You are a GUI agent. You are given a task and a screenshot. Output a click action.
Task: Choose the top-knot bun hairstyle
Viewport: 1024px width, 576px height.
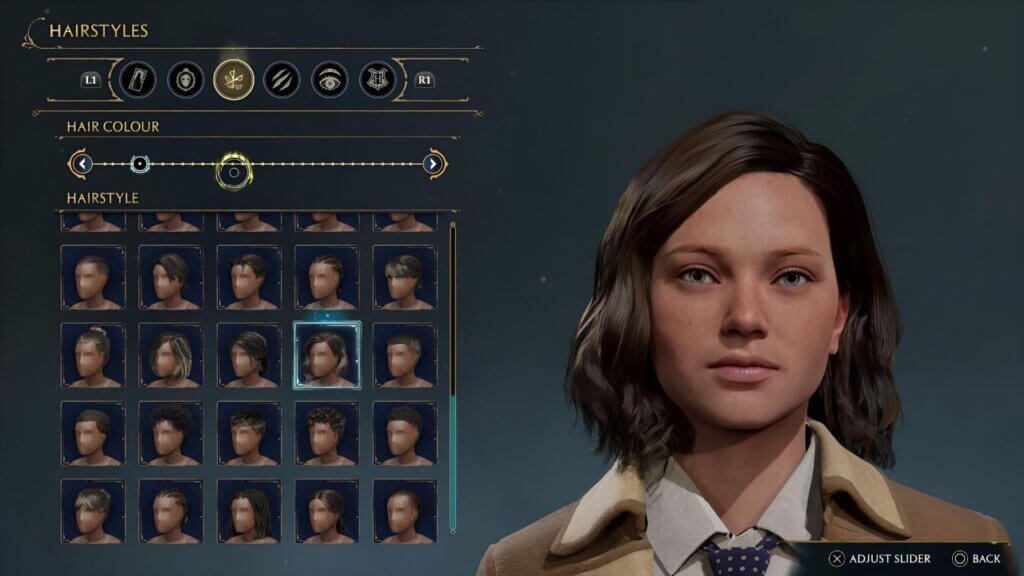[93, 355]
